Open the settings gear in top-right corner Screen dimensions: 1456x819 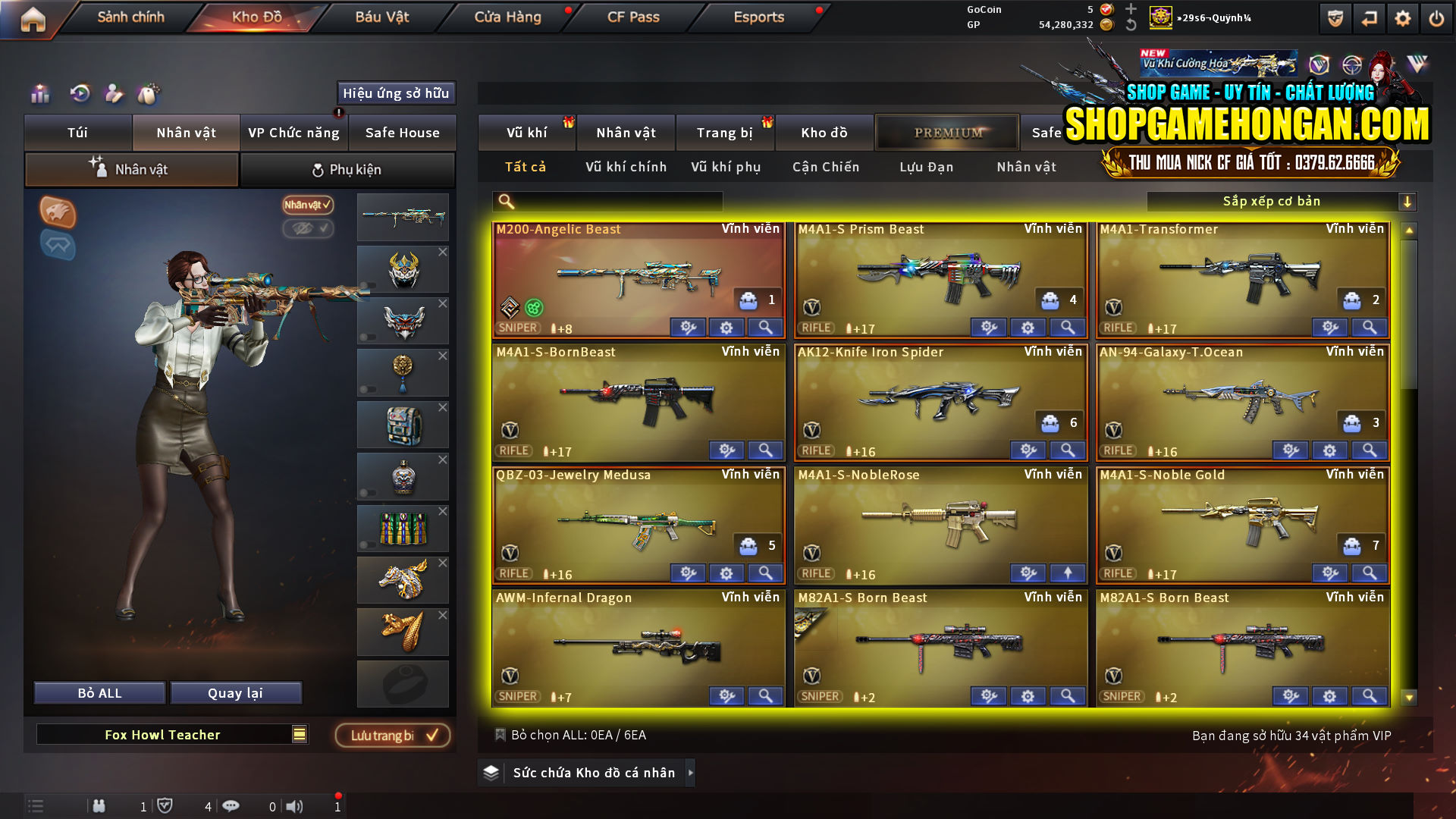tap(1402, 17)
